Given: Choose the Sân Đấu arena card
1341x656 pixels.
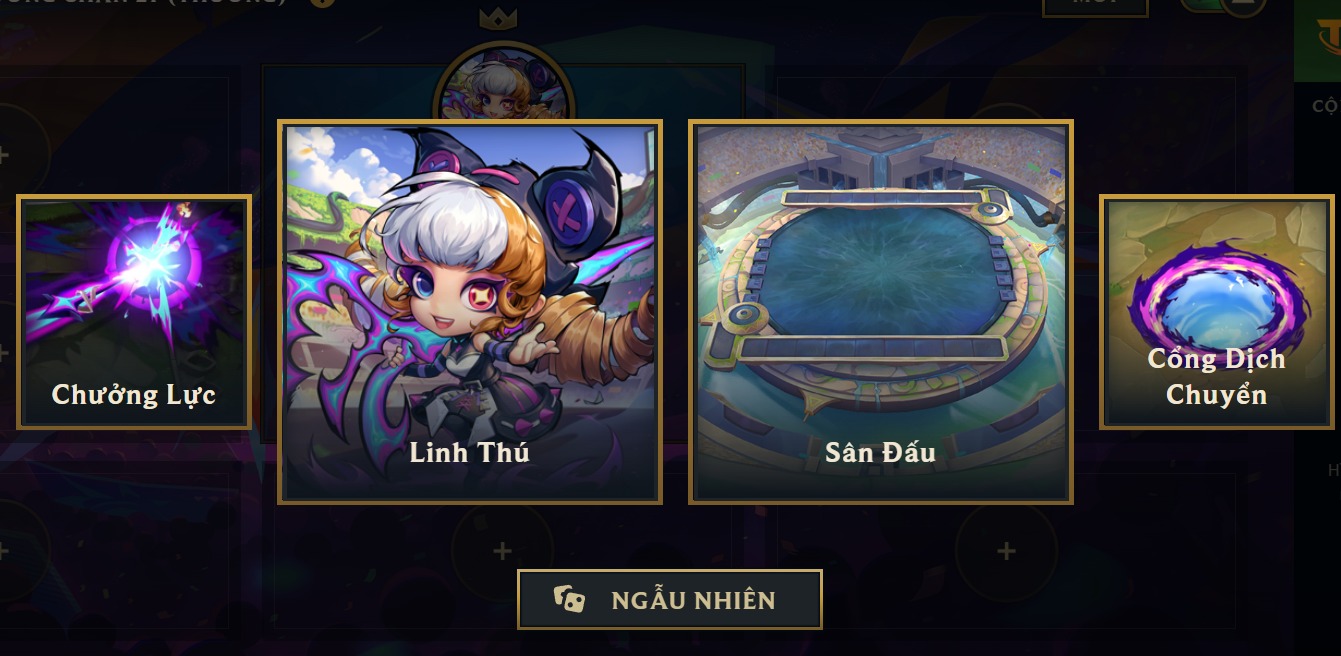Looking at the screenshot, I should [880, 312].
